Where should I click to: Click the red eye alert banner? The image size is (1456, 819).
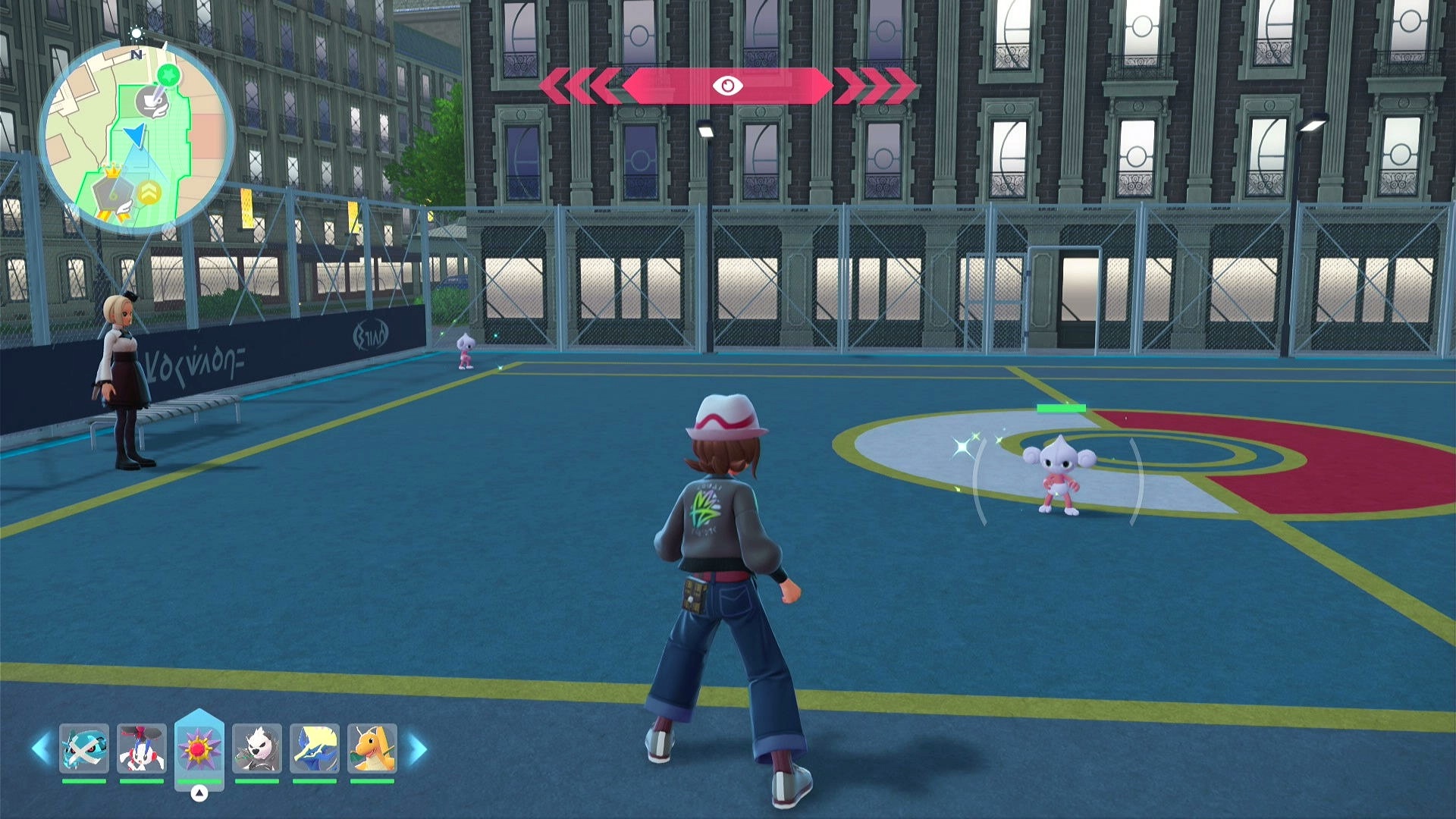click(727, 86)
